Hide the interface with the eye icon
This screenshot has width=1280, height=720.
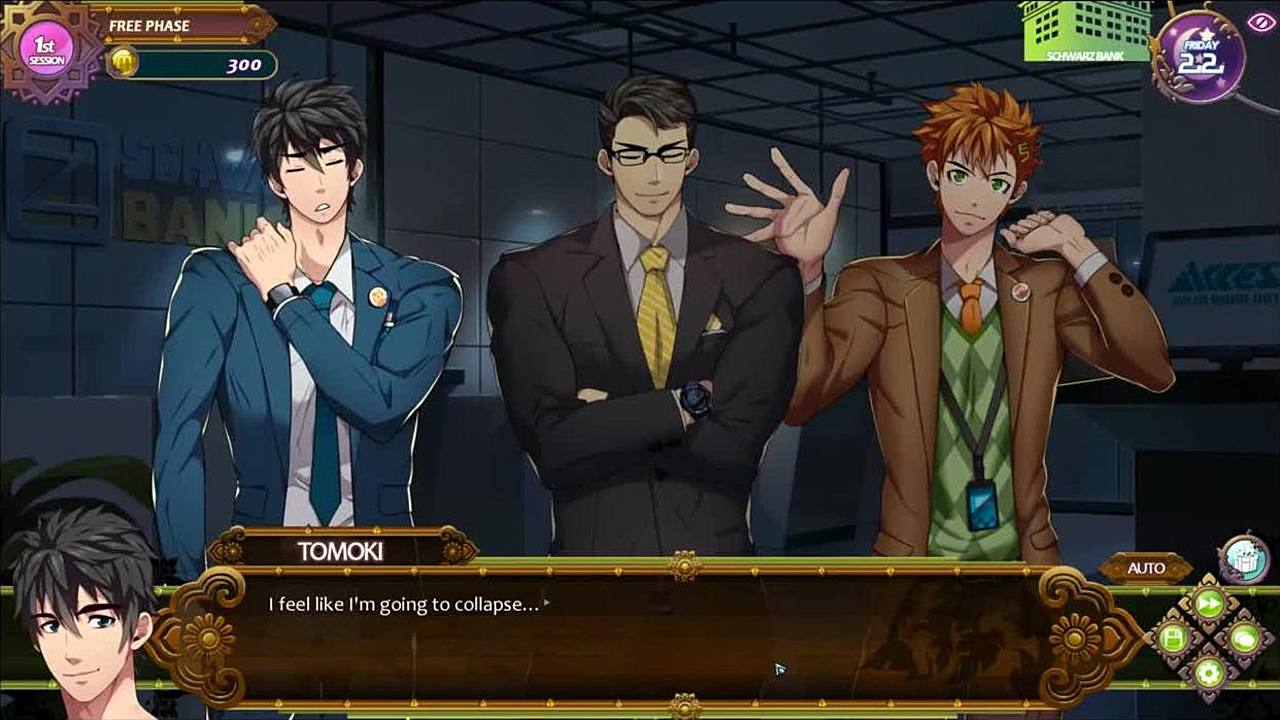[x=1260, y=21]
